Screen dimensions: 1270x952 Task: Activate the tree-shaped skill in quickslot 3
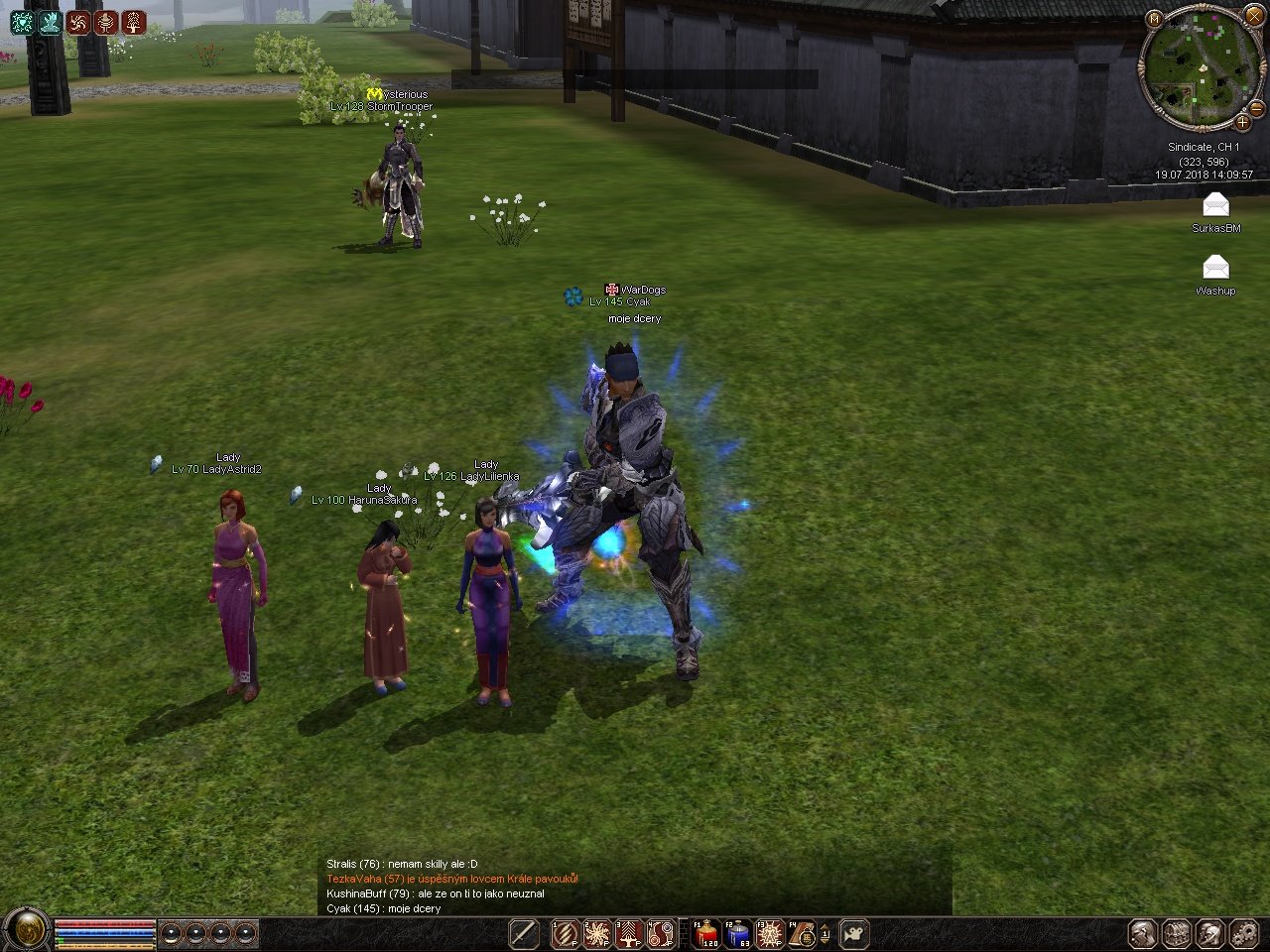(x=629, y=934)
